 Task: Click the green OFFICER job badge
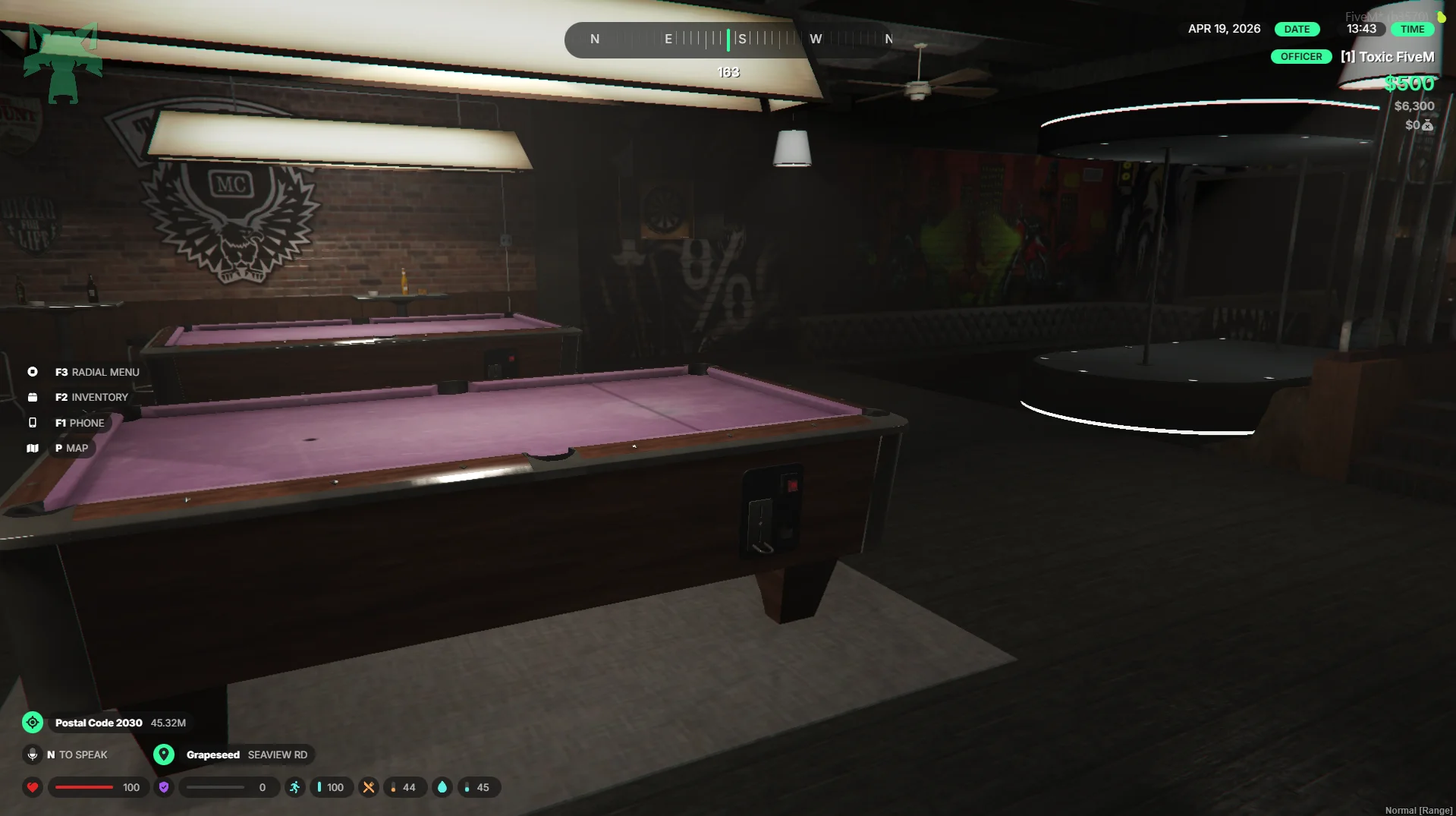tap(1301, 57)
